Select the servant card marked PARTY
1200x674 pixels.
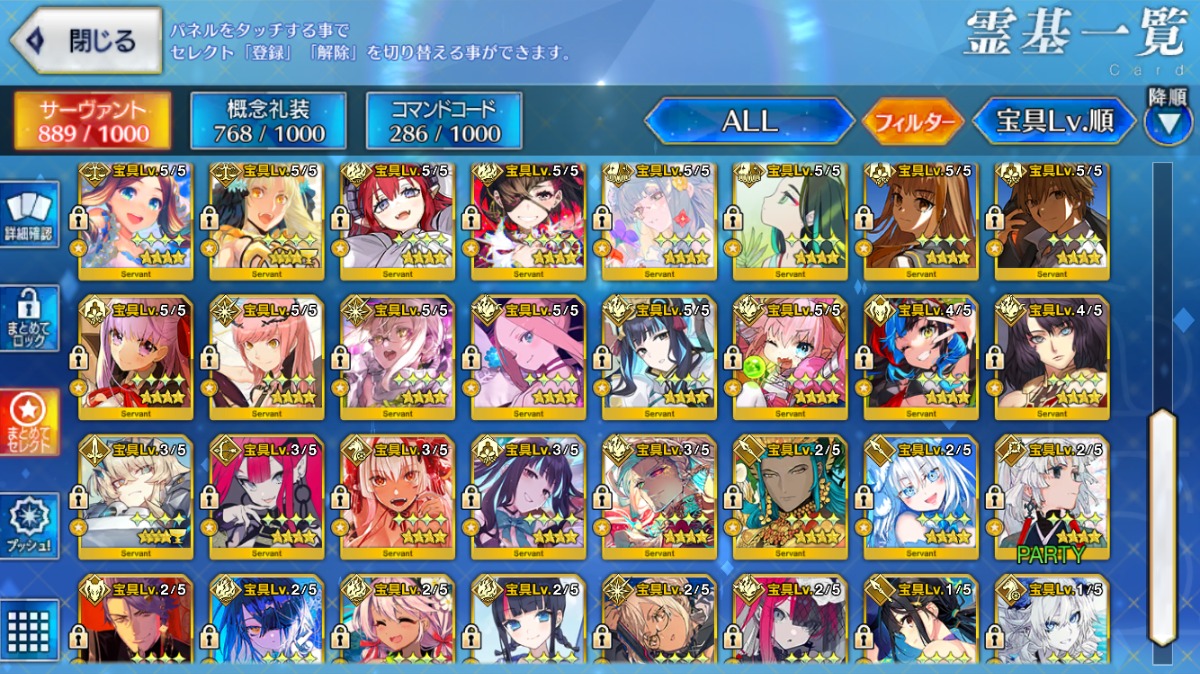click(1052, 498)
